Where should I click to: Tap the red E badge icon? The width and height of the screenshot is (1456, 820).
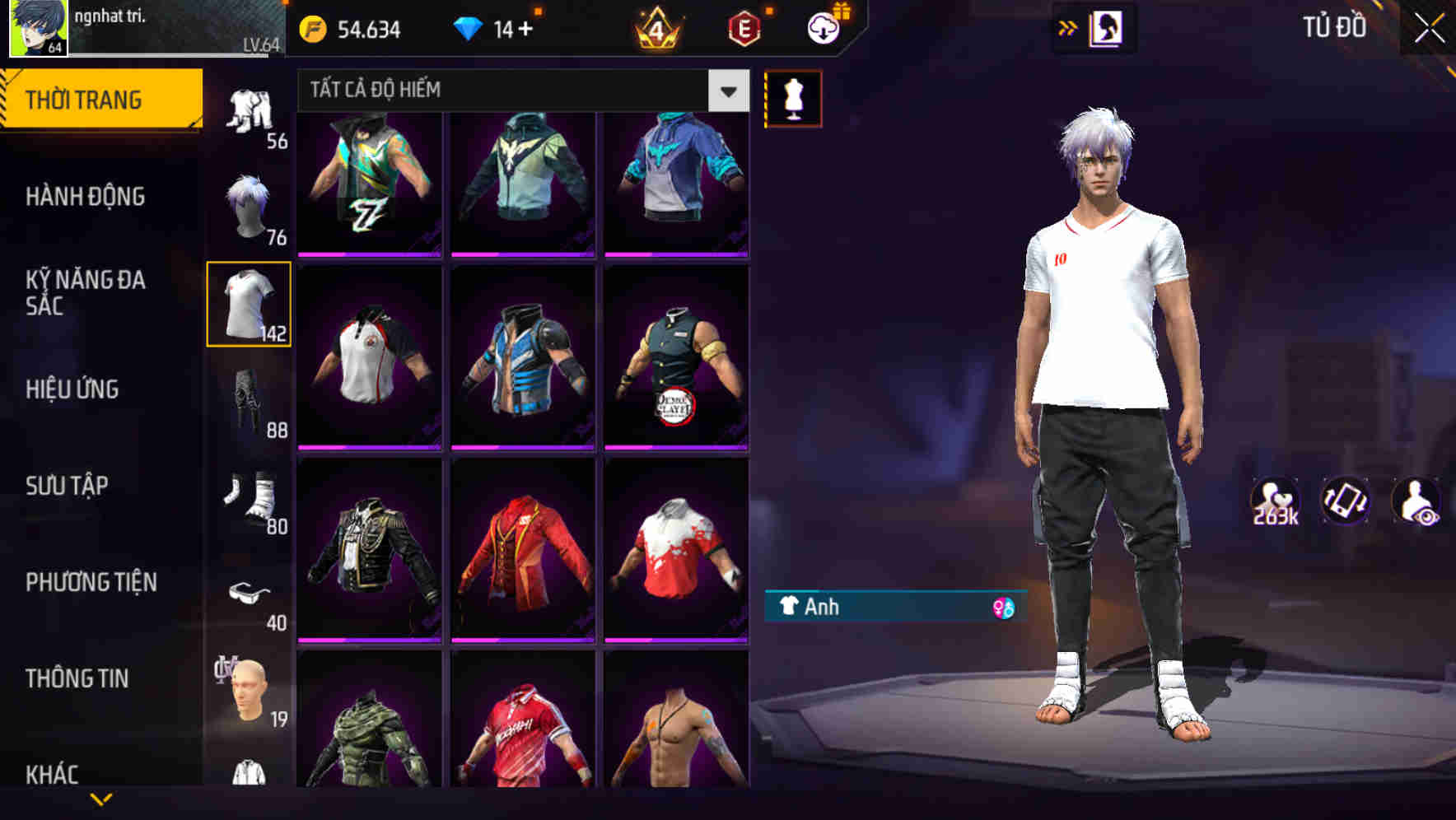click(x=744, y=27)
